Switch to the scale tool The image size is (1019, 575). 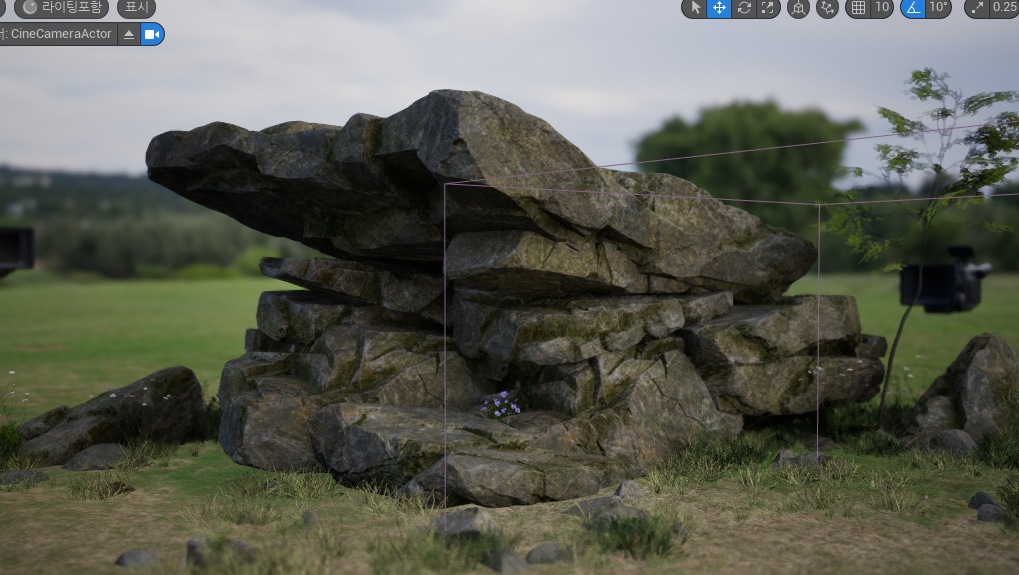pyautogui.click(x=767, y=8)
